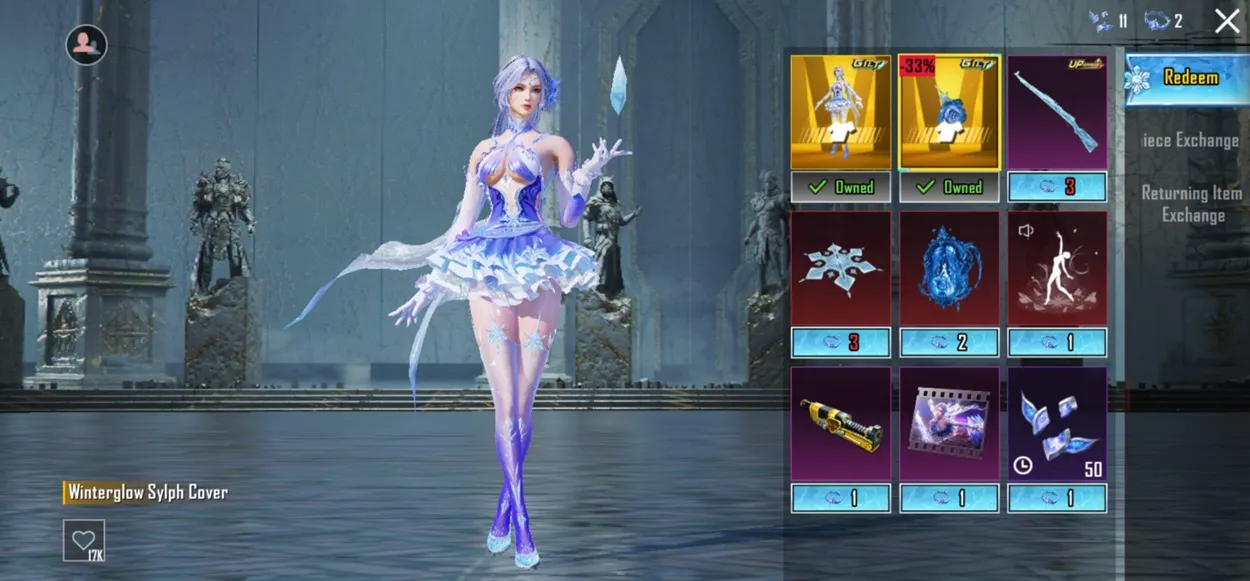Screen dimensions: 1250x581
Task: Open the Returning Item Exchange tab
Action: [1192, 204]
